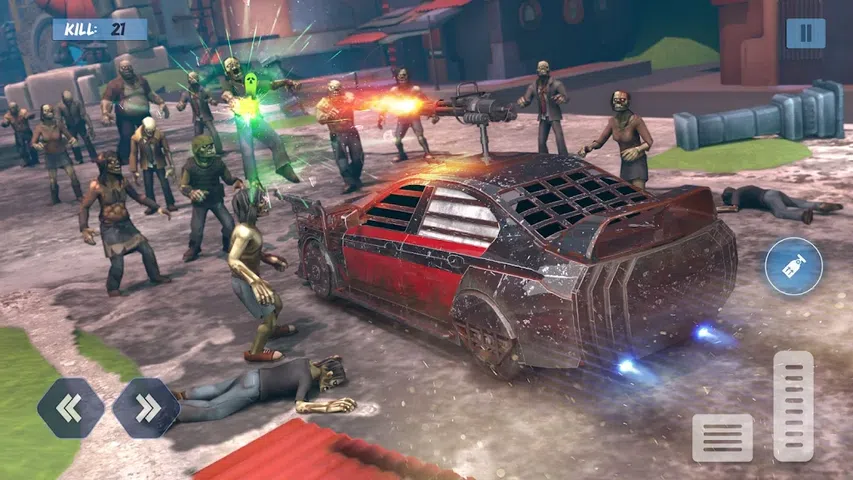Screen dimensions: 853x480
Task: Tap the tall accelerator pedal
Action: tap(793, 405)
